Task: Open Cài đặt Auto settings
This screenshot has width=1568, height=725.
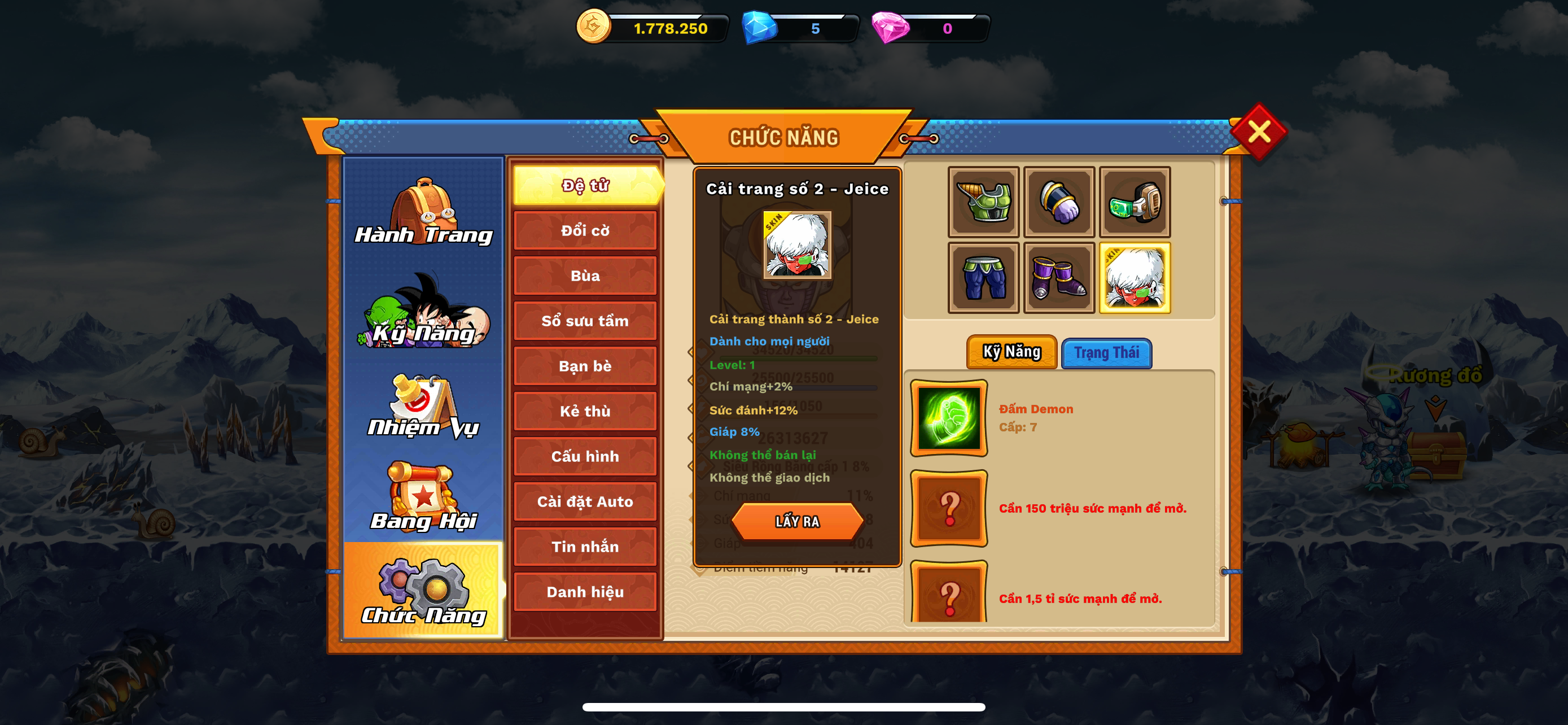Action: click(x=585, y=501)
